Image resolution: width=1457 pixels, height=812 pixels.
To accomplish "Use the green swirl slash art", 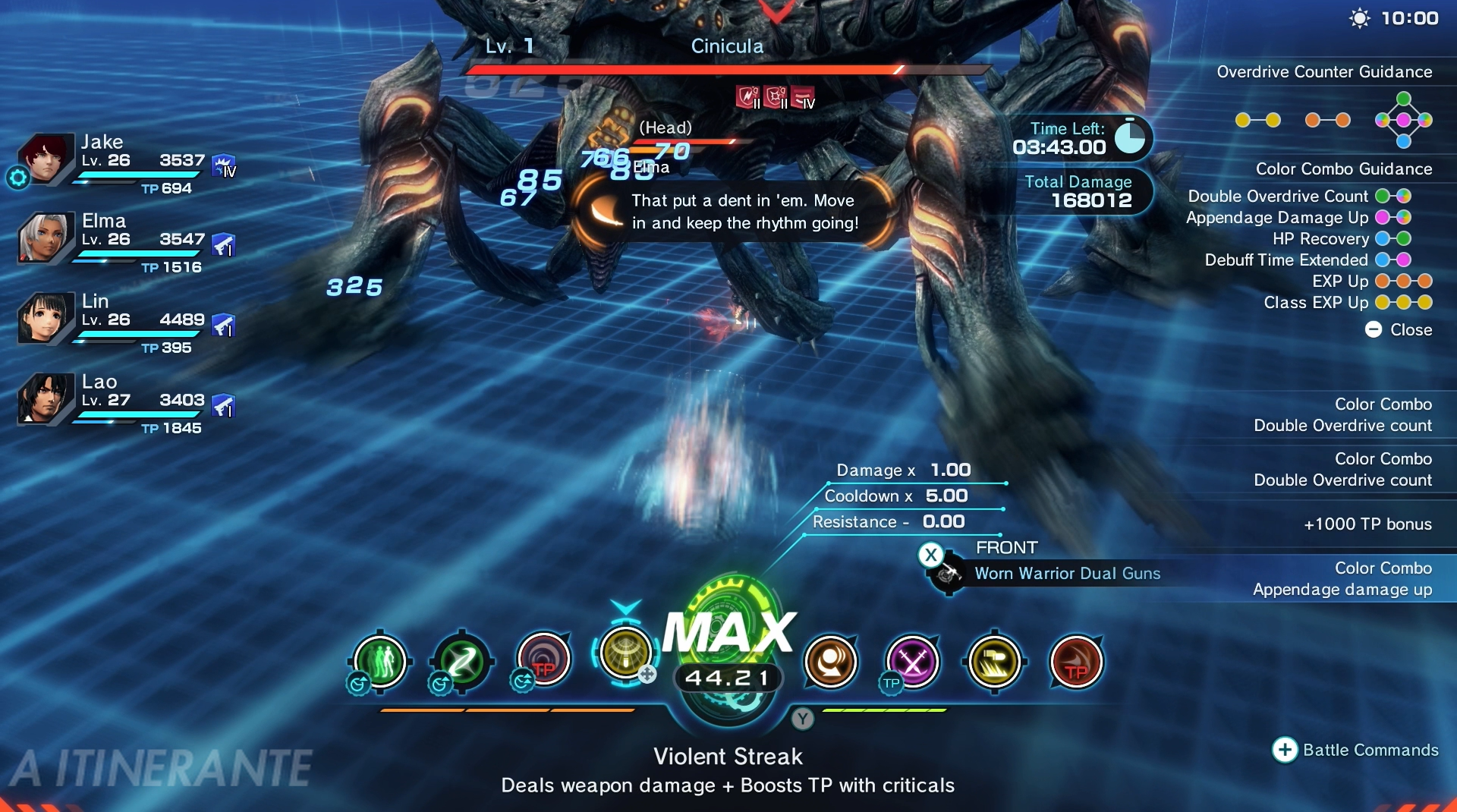I will [x=461, y=661].
